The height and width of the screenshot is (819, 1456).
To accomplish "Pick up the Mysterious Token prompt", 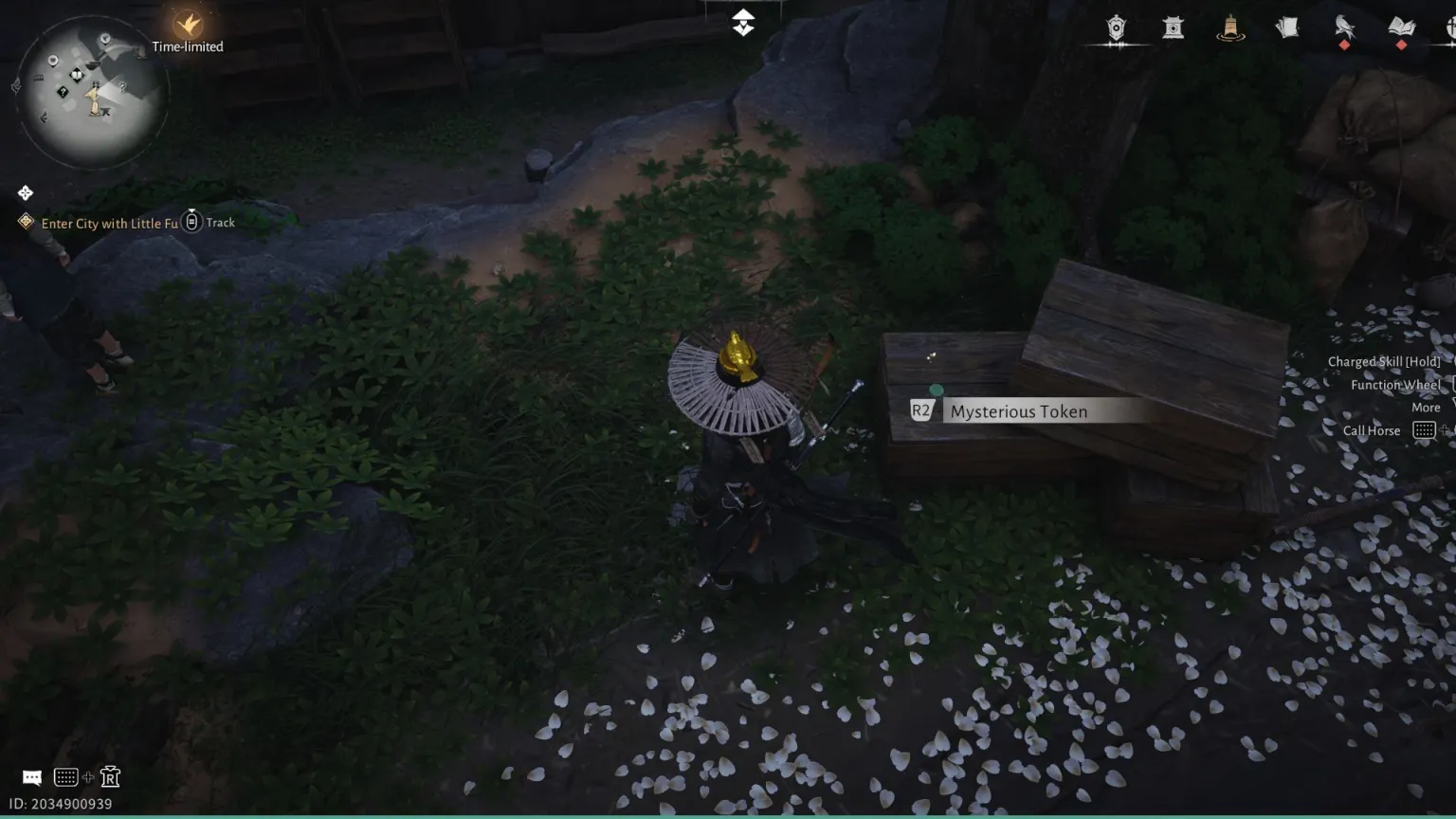I will [1018, 411].
